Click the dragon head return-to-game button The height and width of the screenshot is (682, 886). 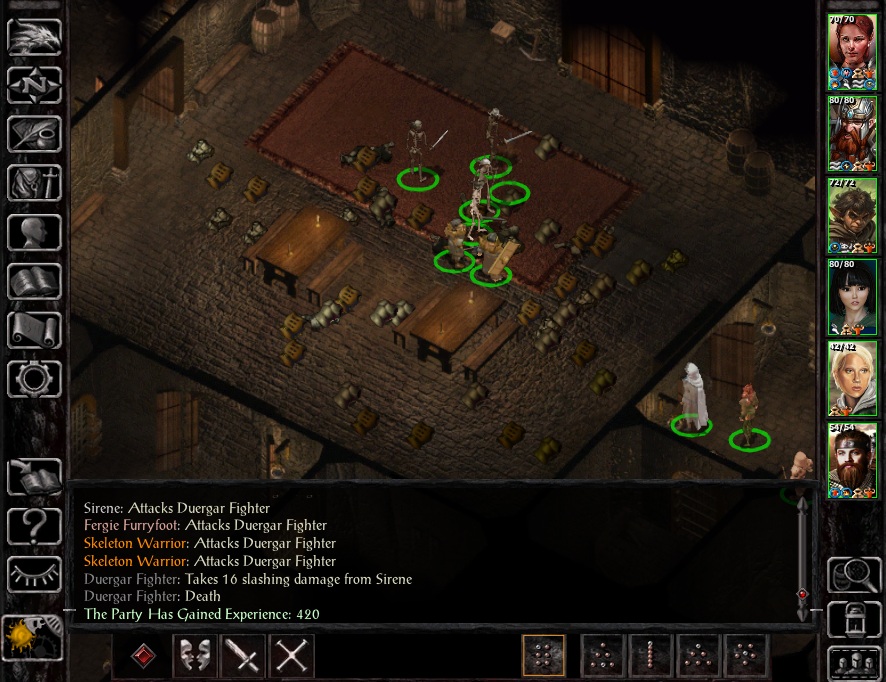tap(34, 36)
